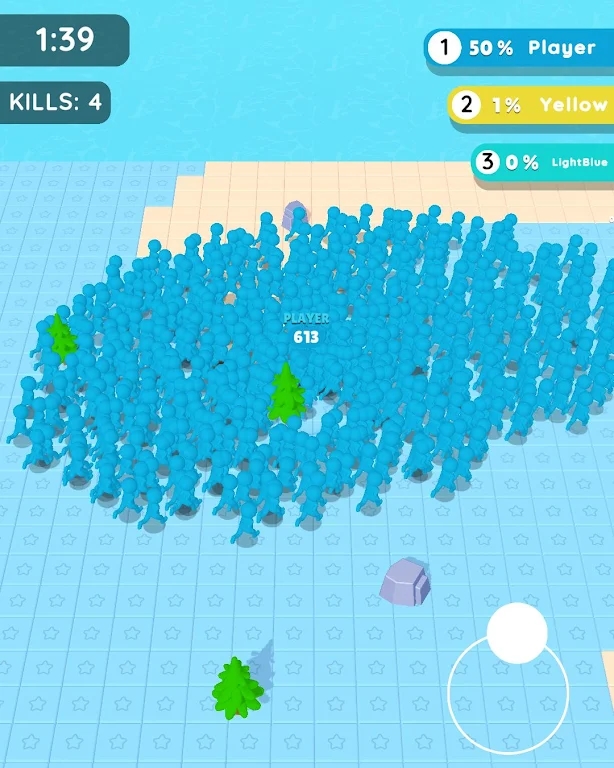Select the Player row in the leaderboard
This screenshot has width=614, height=768.
coord(519,48)
